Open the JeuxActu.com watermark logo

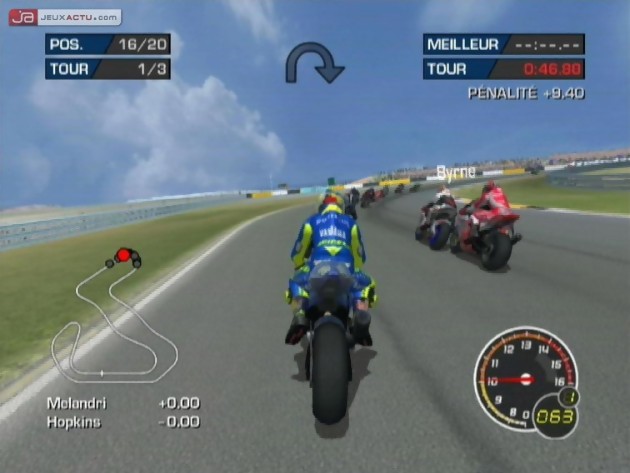tap(65, 17)
